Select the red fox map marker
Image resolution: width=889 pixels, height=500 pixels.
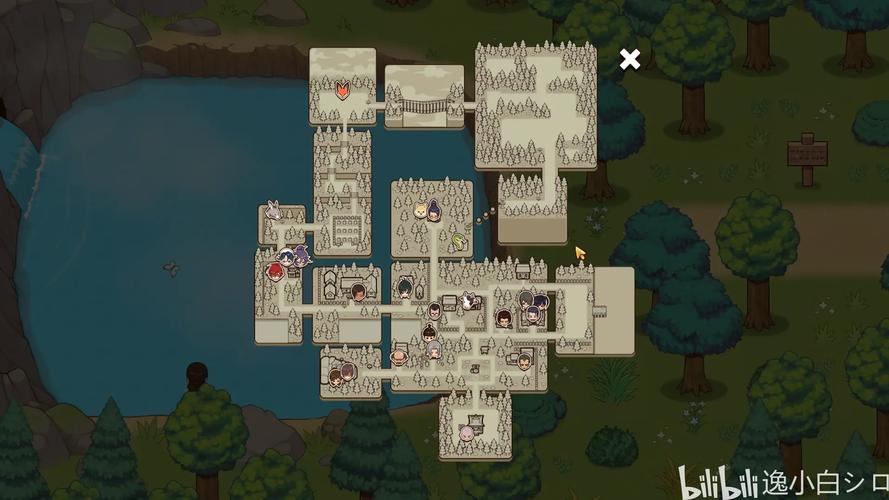[x=342, y=89]
